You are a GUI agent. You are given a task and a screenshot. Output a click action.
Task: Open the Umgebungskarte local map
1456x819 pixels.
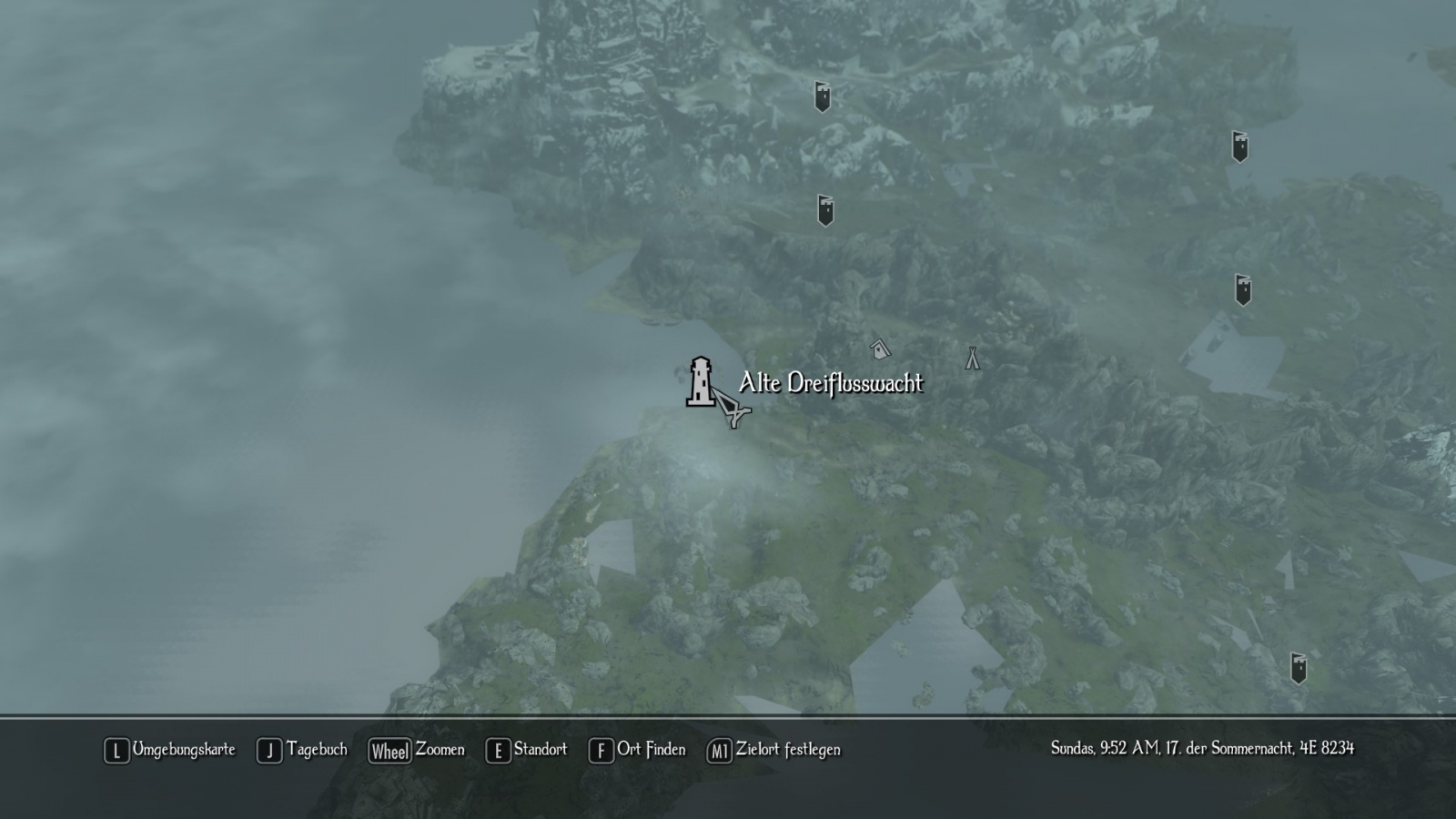(170, 750)
